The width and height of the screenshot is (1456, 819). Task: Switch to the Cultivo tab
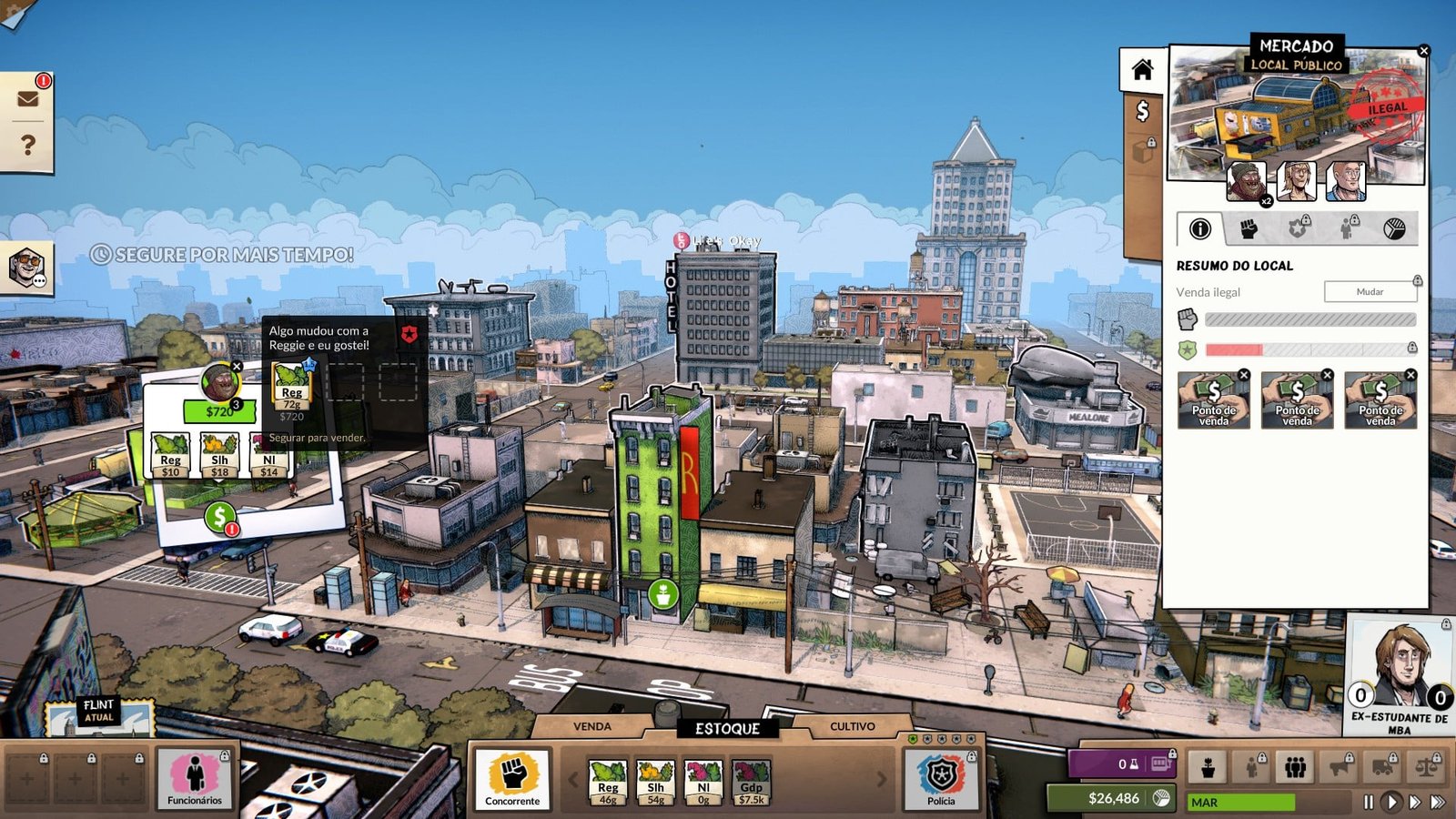853,726
